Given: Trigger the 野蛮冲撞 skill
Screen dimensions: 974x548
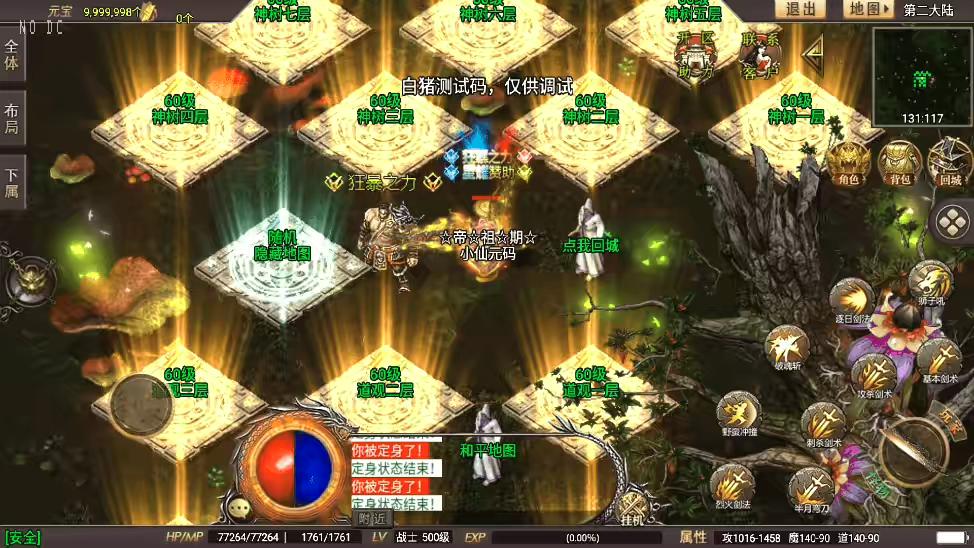Looking at the screenshot, I should [738, 412].
